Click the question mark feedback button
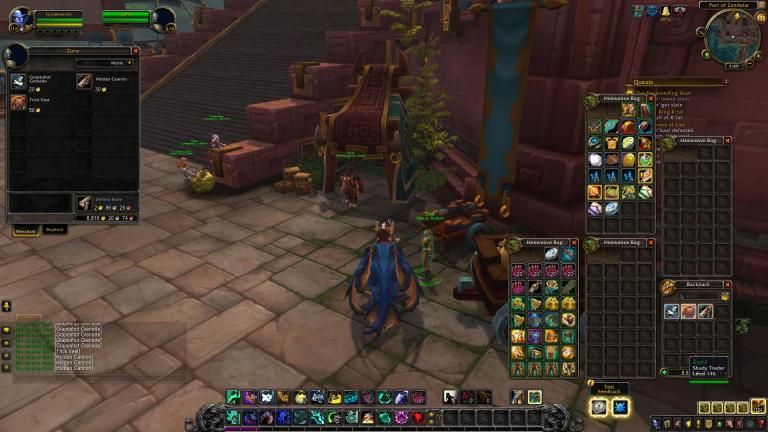 599,406
